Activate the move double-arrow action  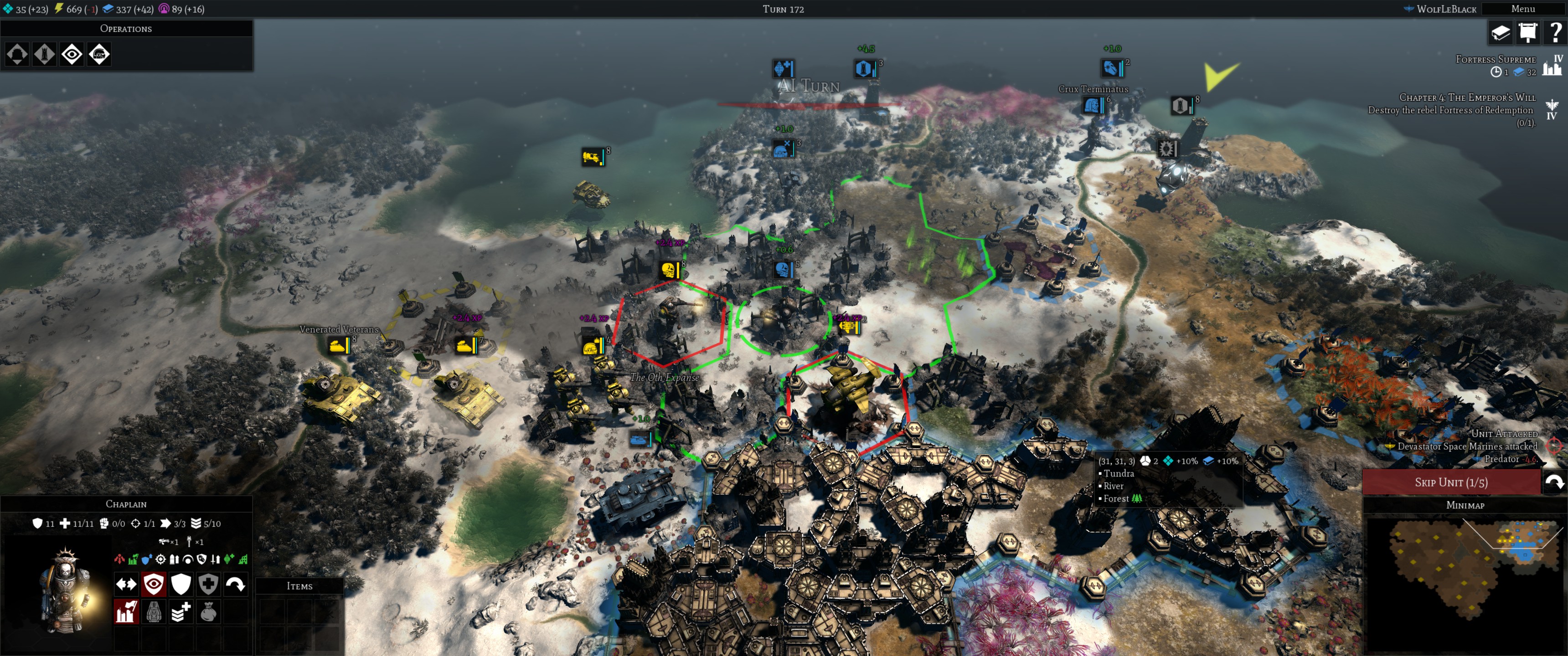pyautogui.click(x=127, y=584)
